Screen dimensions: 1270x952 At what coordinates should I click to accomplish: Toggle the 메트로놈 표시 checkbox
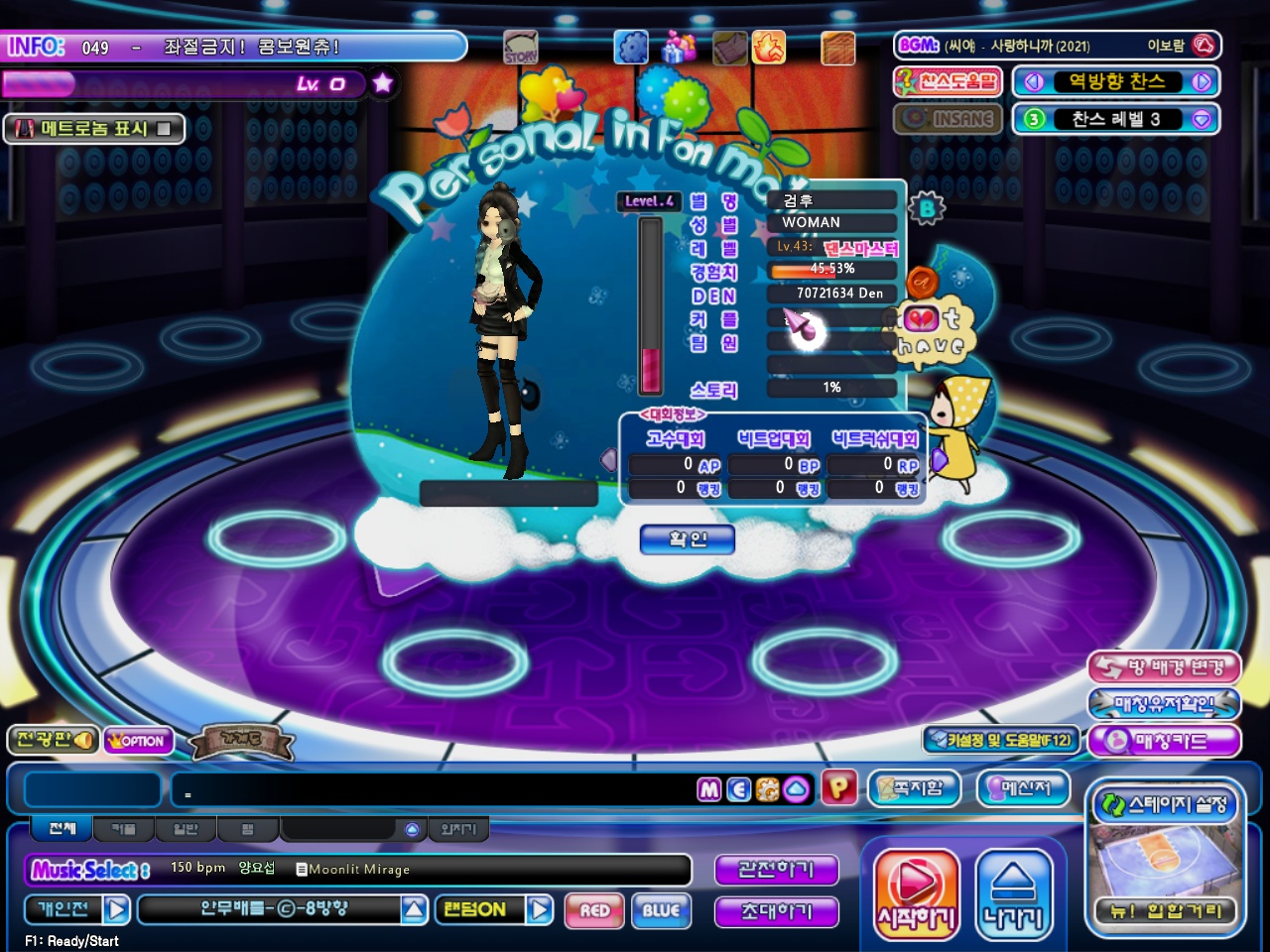(x=164, y=129)
